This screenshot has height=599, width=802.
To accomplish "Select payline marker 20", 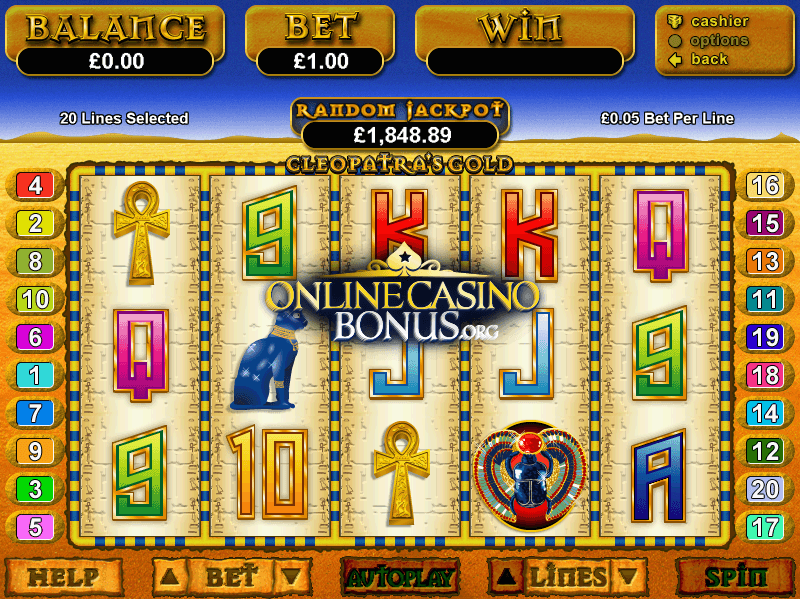I will click(765, 489).
